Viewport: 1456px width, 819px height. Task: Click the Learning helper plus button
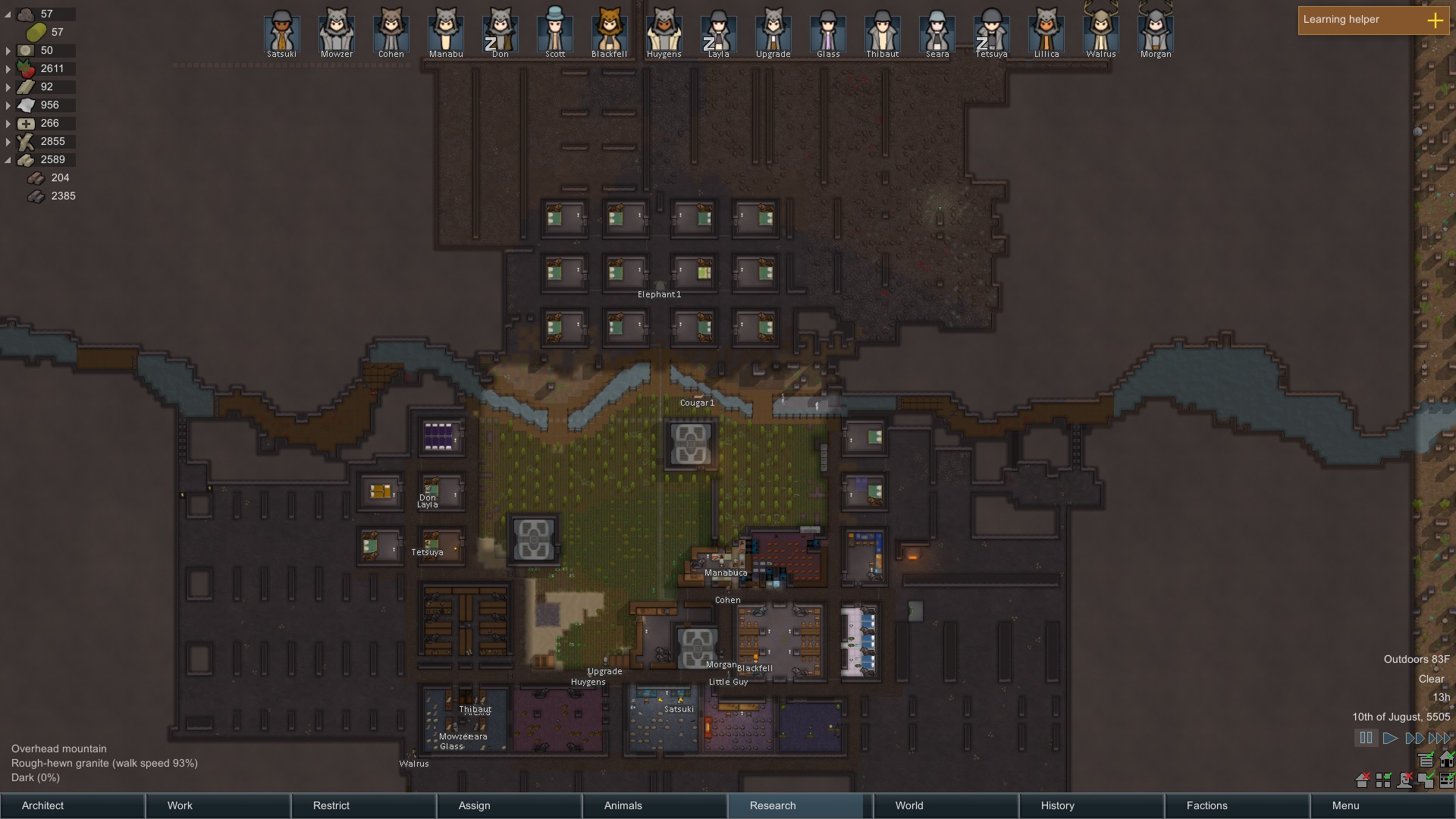tap(1436, 21)
